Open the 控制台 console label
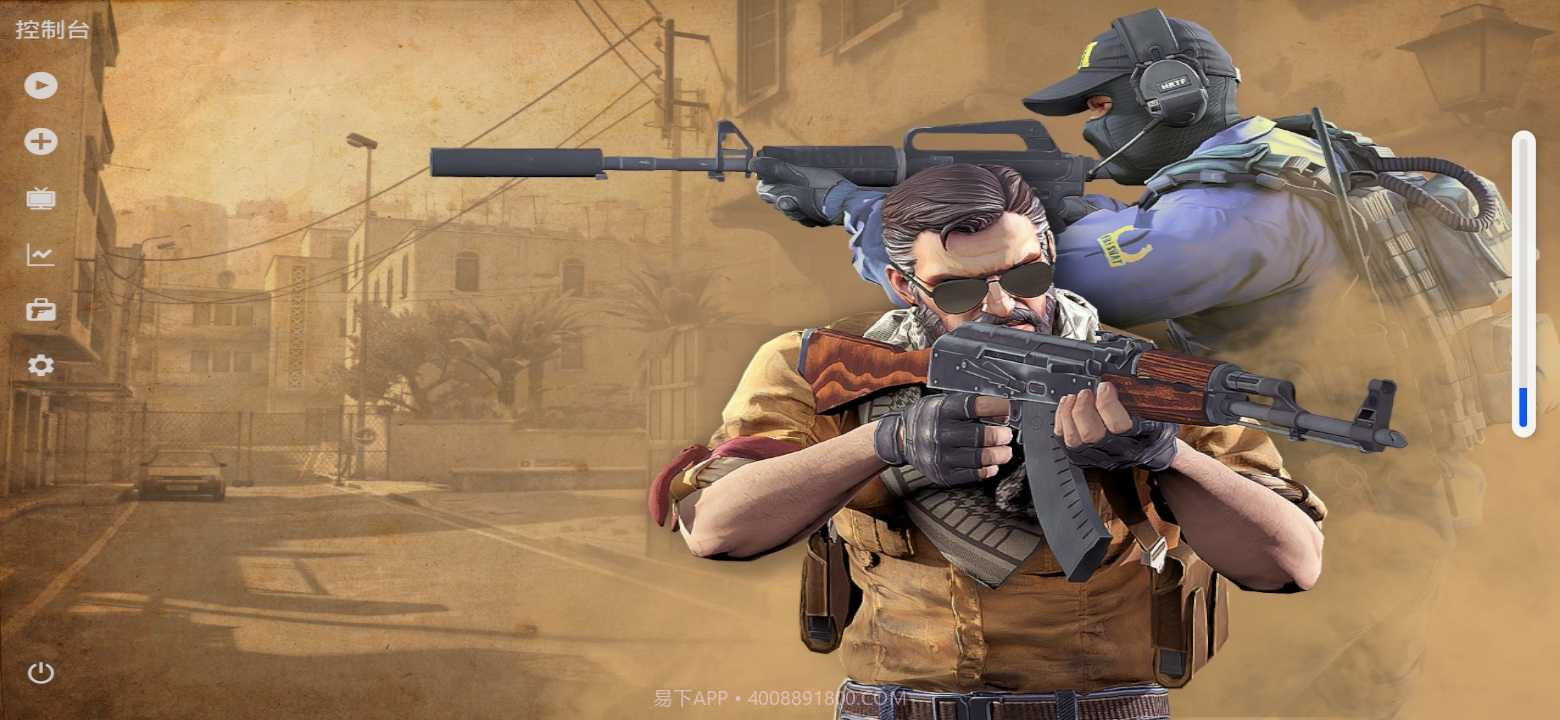 coord(52,30)
